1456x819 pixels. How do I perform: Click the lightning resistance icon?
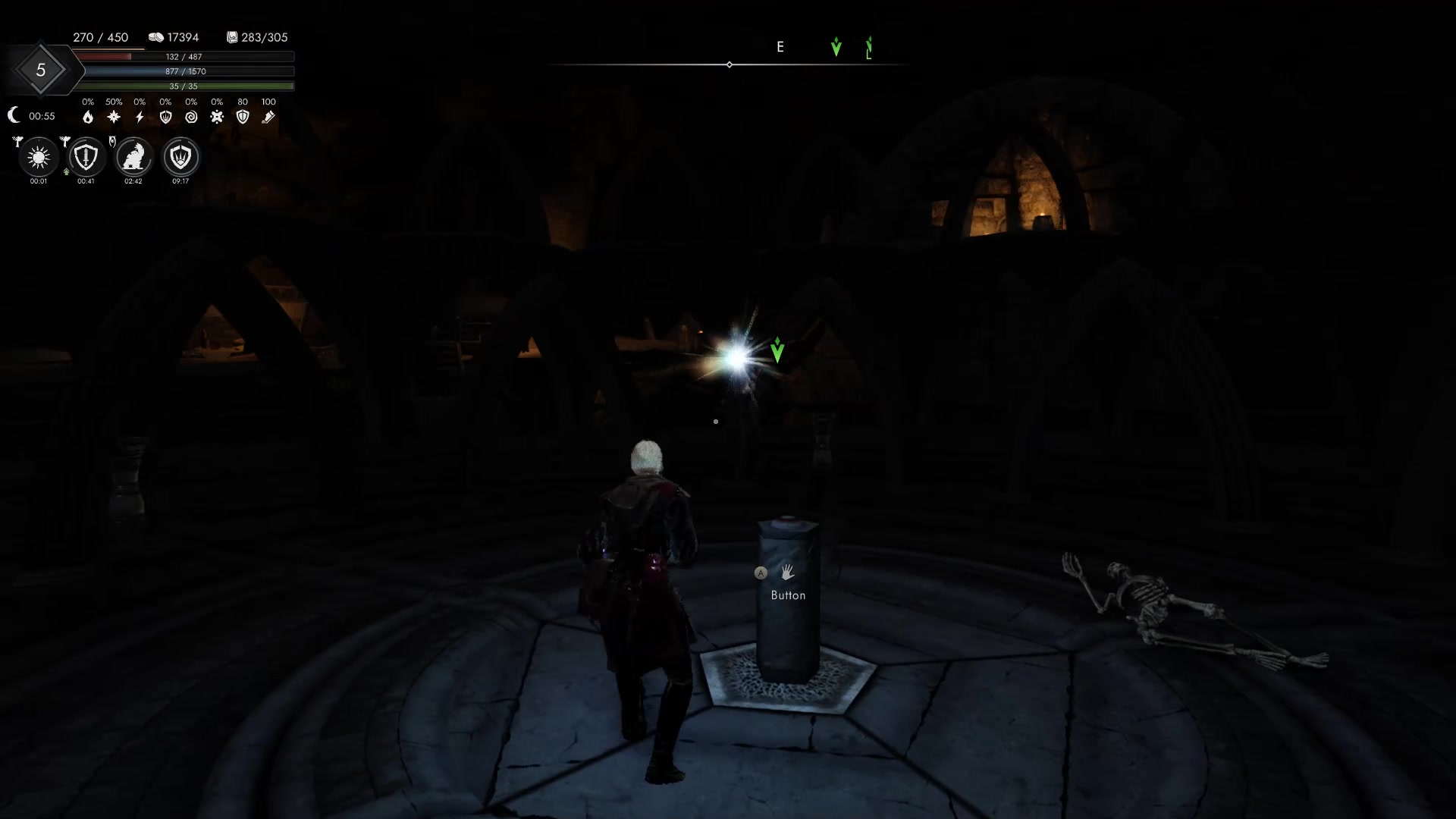[139, 116]
